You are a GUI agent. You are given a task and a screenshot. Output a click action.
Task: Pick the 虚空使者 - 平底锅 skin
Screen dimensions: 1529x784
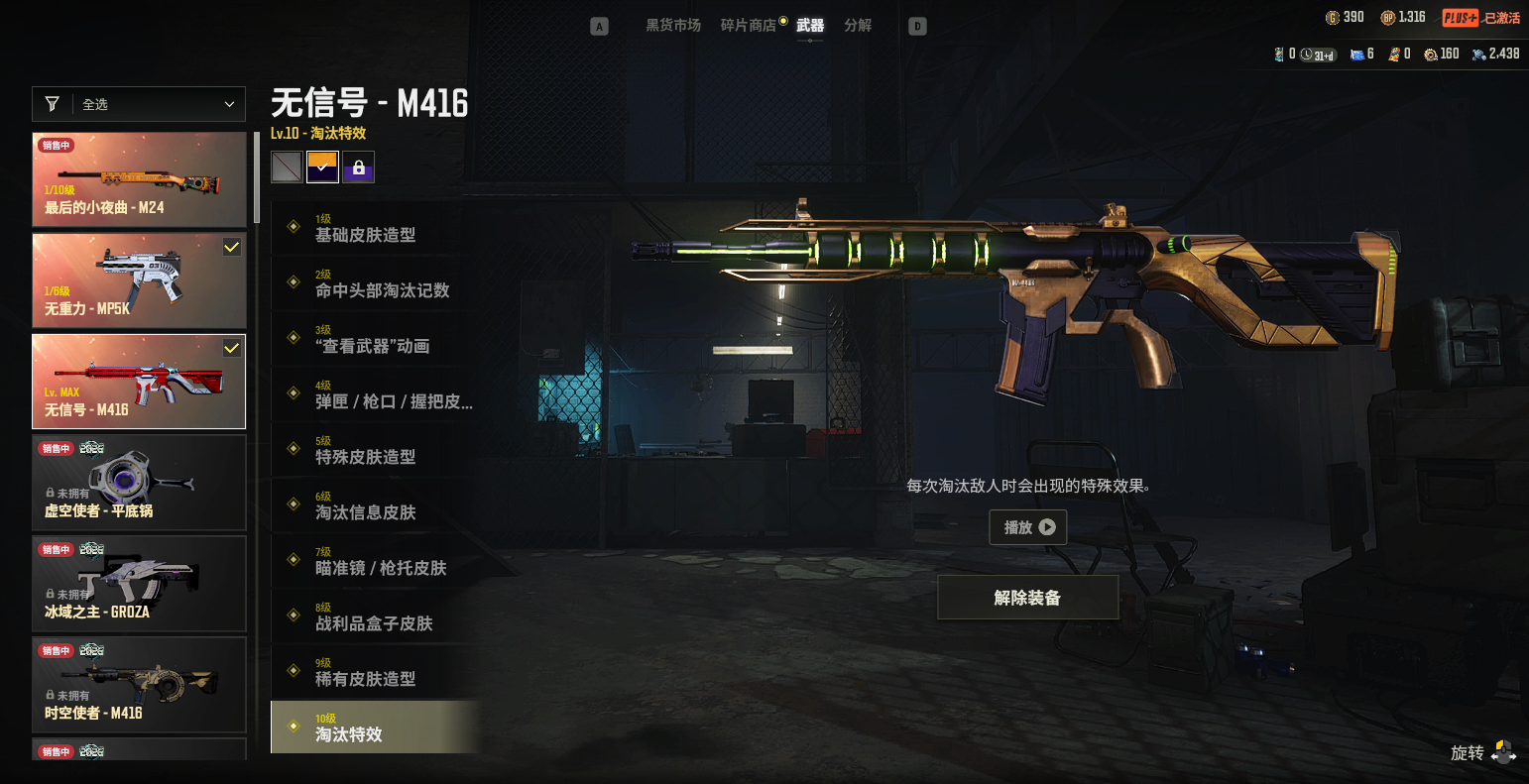(x=139, y=483)
